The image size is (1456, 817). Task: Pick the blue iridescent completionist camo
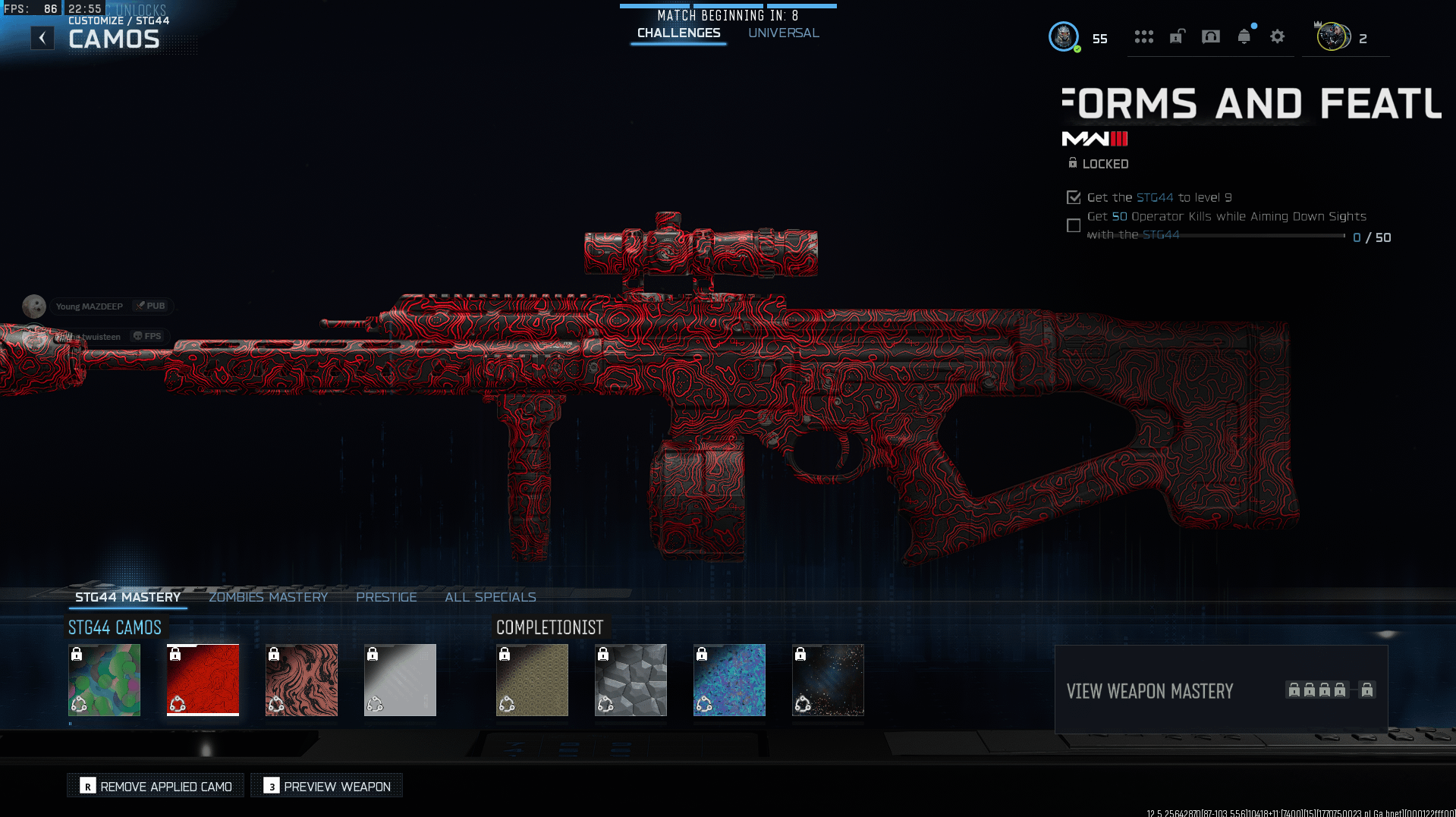[x=730, y=680]
